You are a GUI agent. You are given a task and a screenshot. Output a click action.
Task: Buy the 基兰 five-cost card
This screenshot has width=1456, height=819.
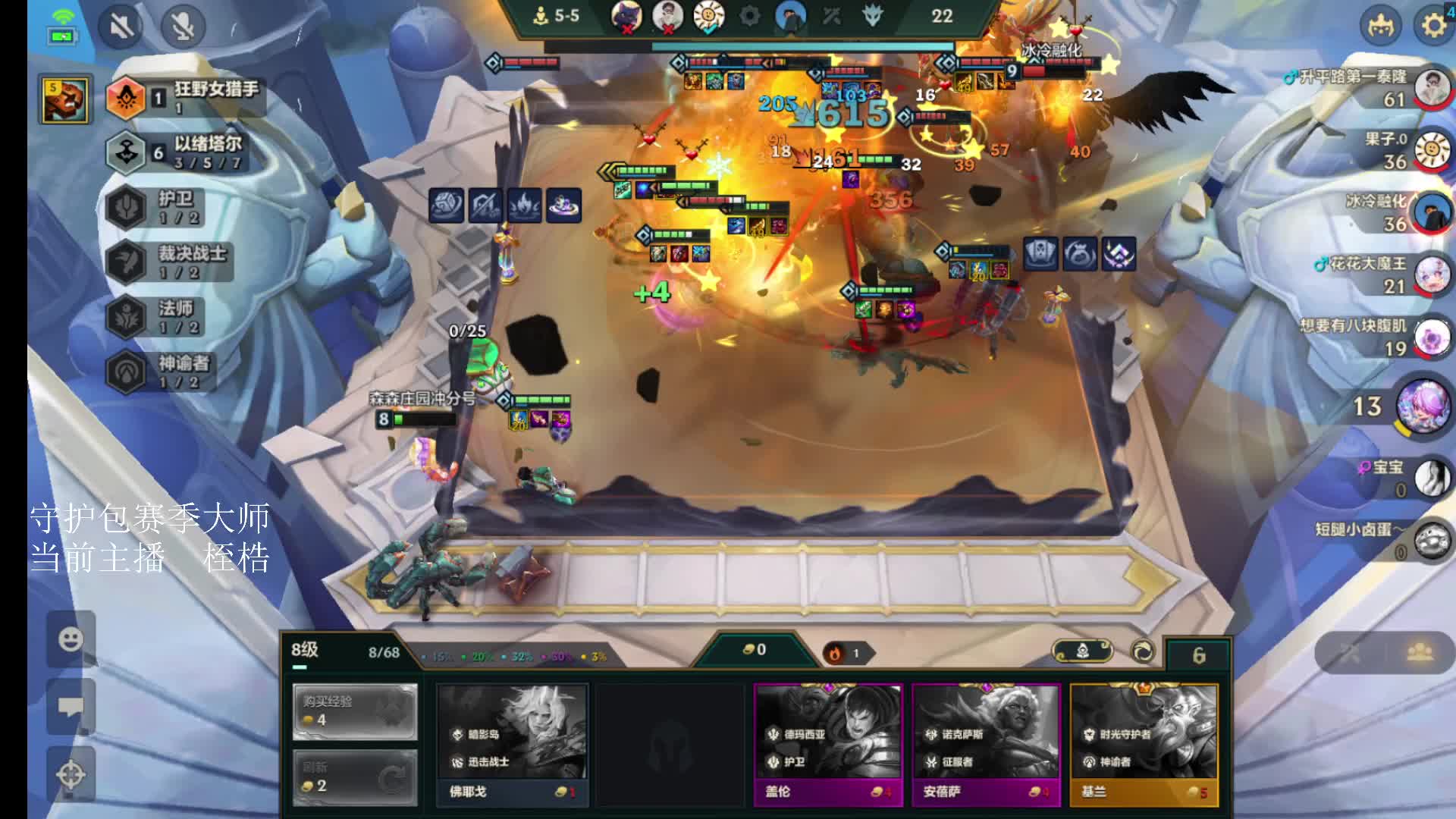pyautogui.click(x=1144, y=743)
